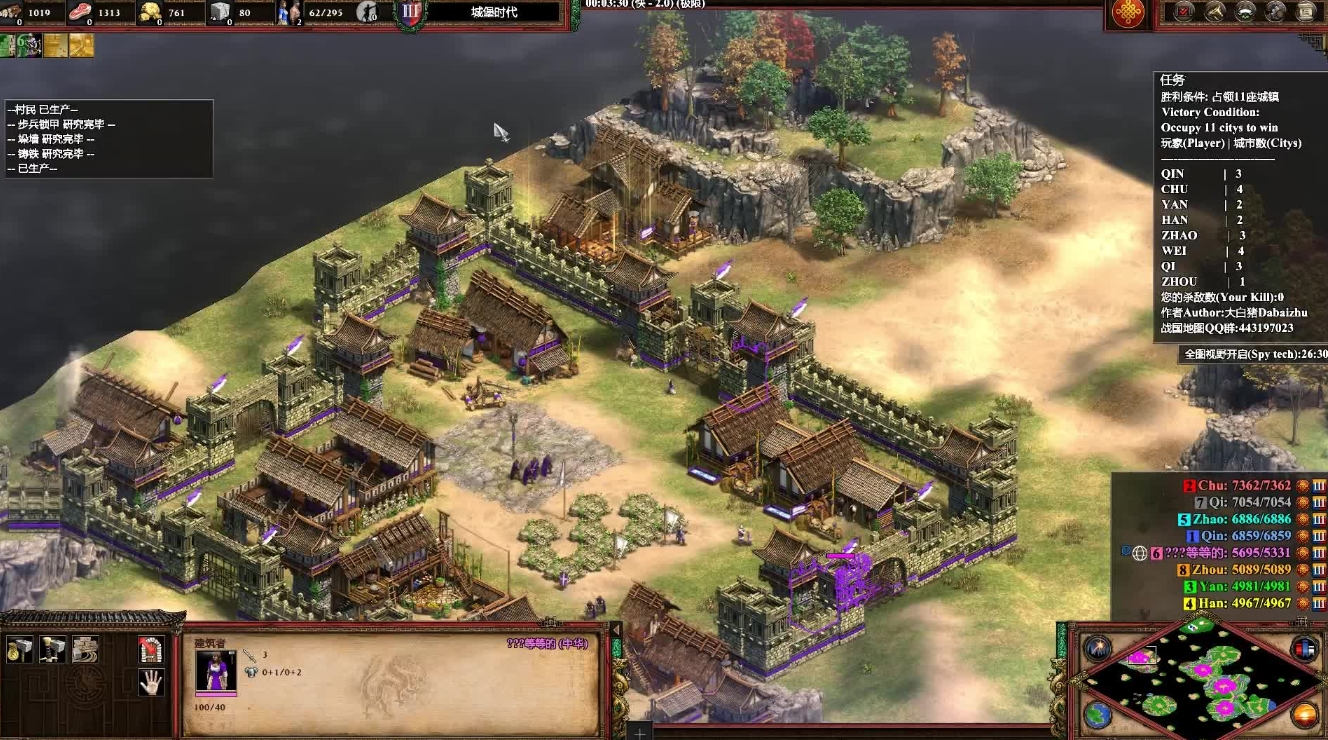Click the open hand stop command
Image resolution: width=1328 pixels, height=740 pixels.
(151, 683)
